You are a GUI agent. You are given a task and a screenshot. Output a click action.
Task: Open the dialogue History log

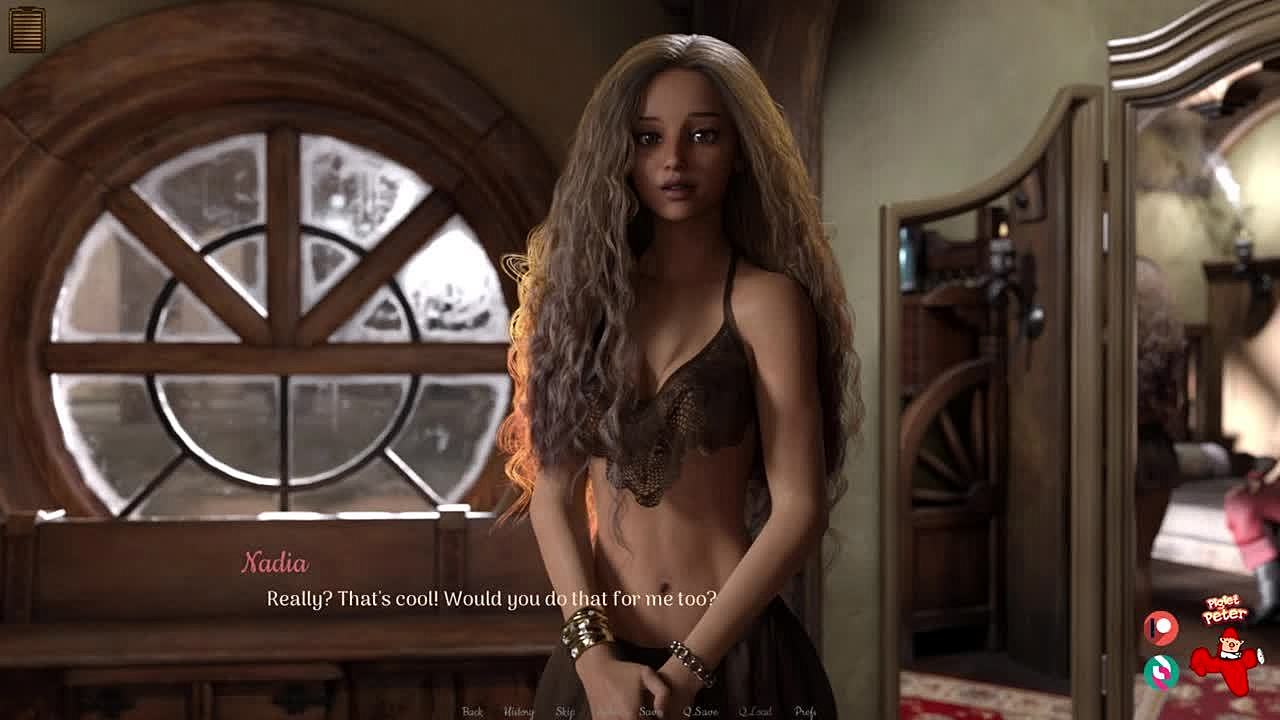pos(518,711)
